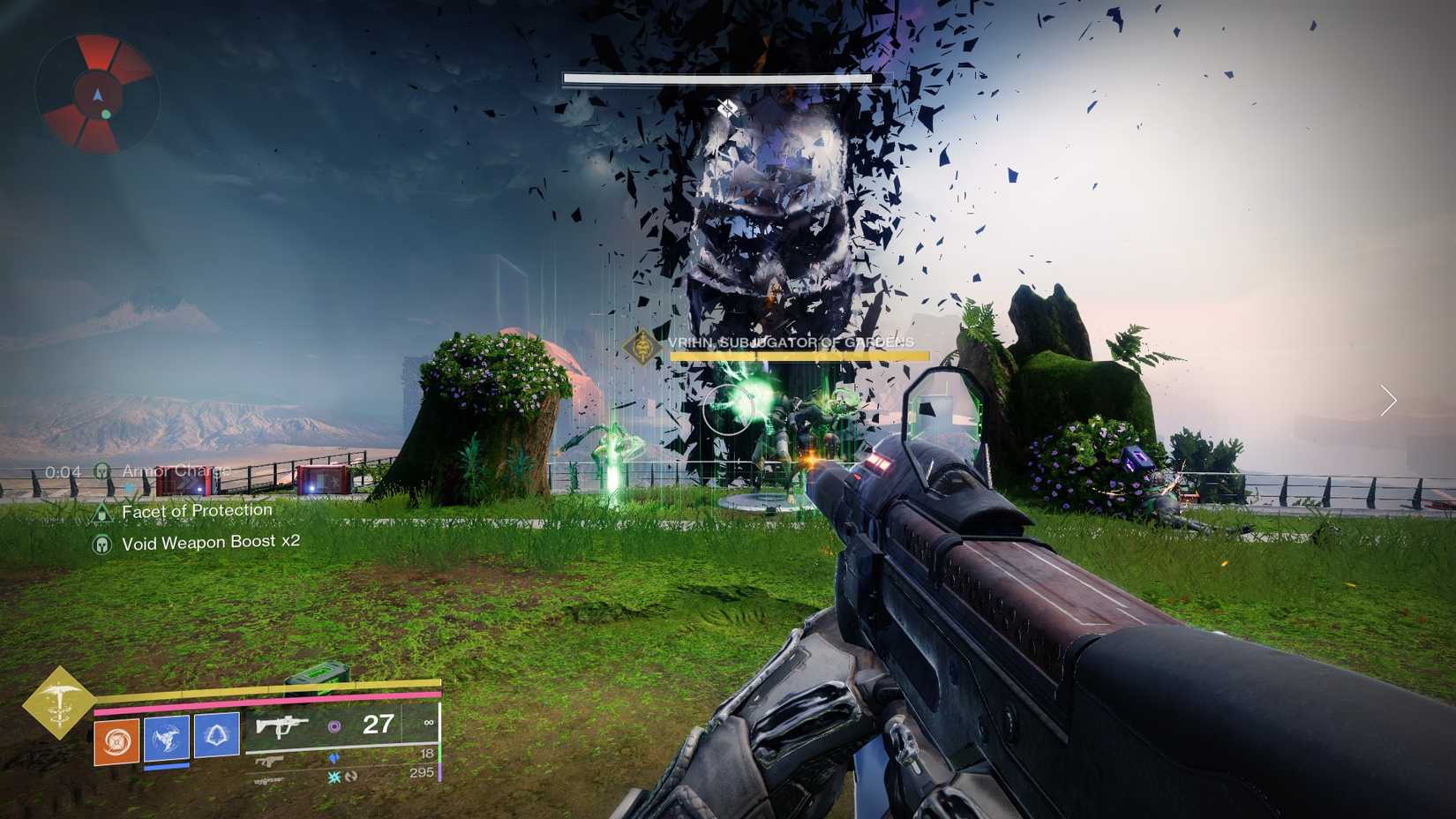The height and width of the screenshot is (819, 1456).
Task: Click the cyan Stasis ammo icon
Action: [334, 778]
